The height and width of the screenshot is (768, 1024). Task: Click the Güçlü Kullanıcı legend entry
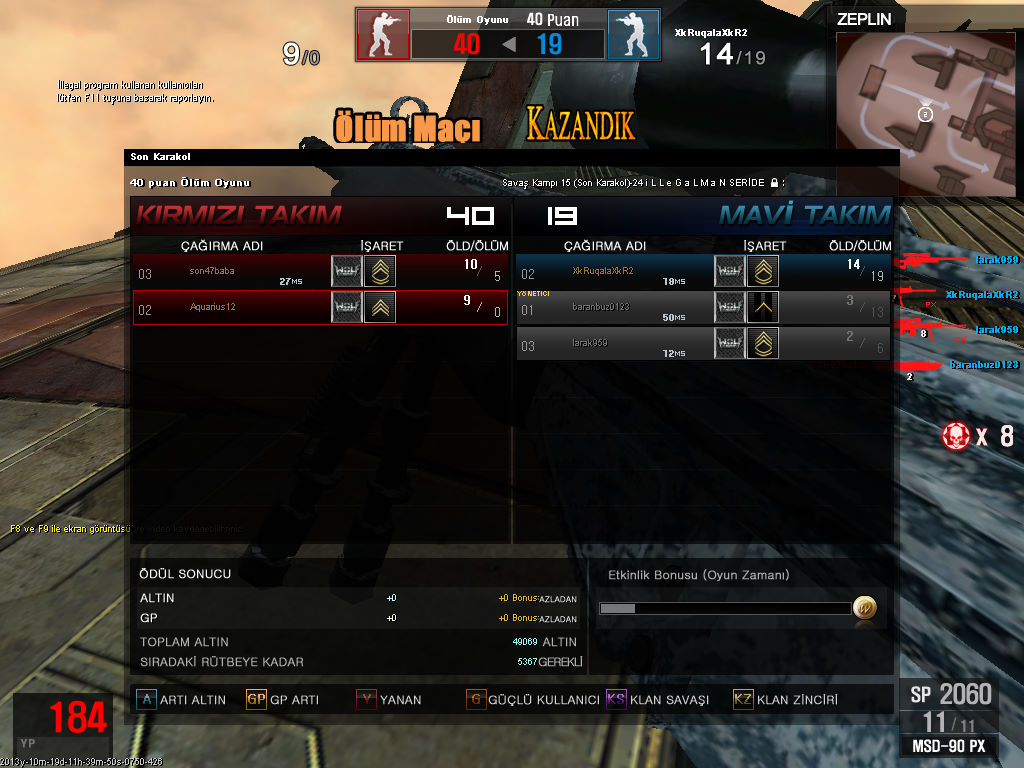point(533,700)
